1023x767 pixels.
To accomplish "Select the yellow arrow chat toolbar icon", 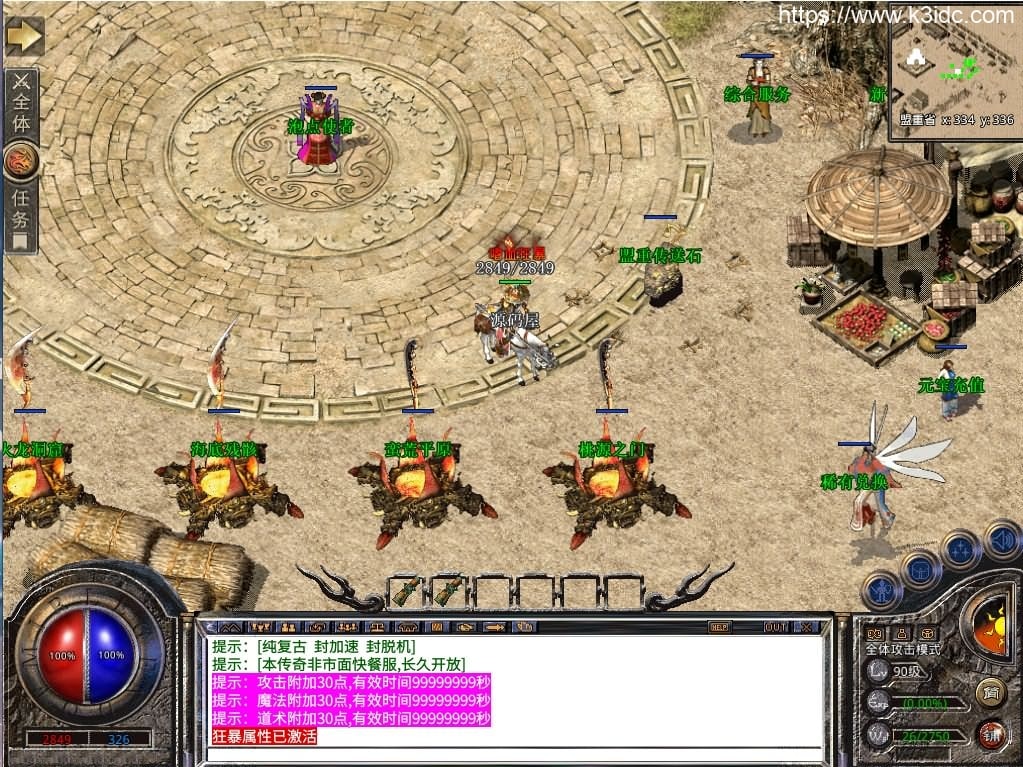I will coord(492,627).
